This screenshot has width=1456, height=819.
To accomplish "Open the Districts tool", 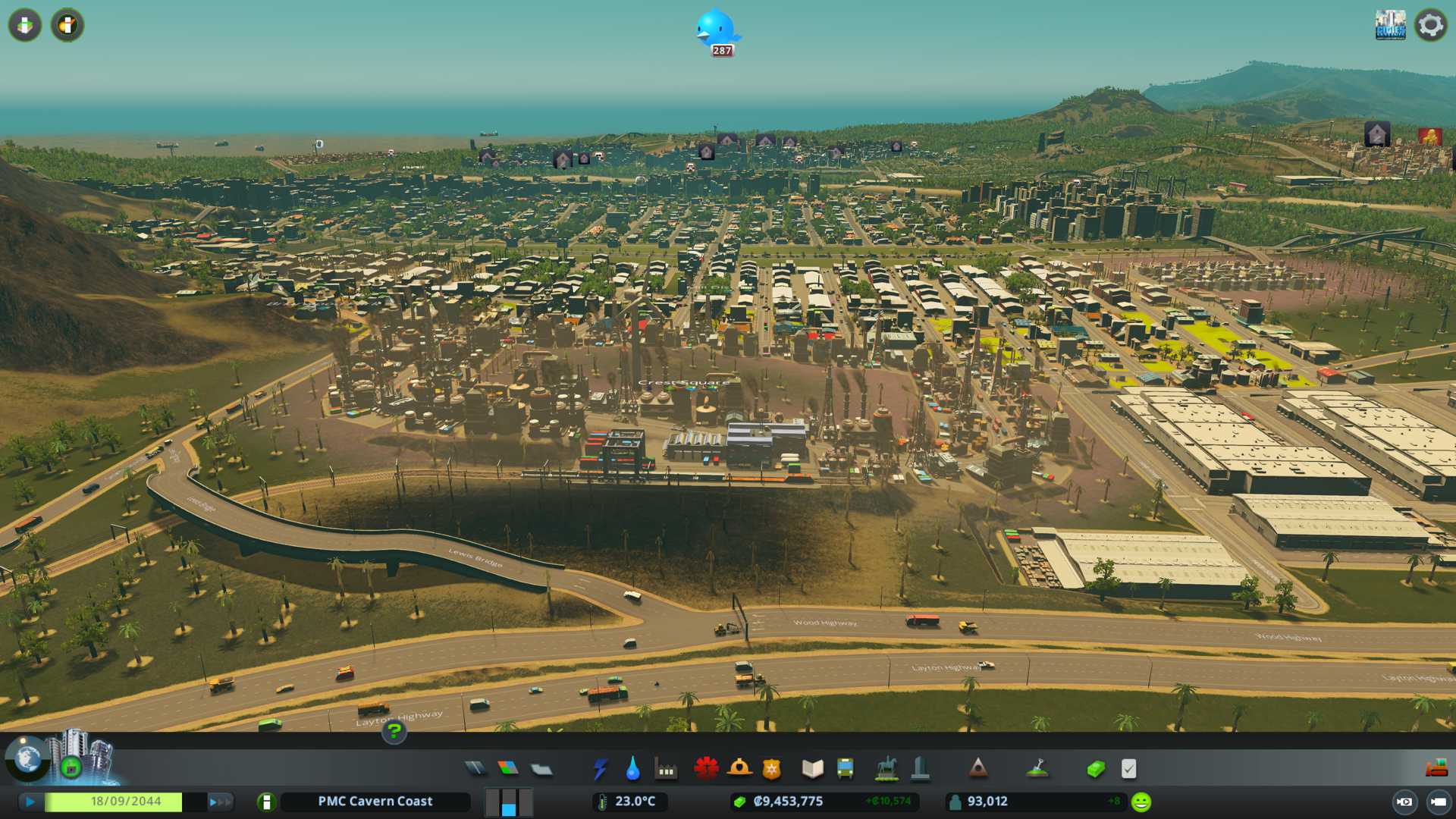I will point(541,770).
